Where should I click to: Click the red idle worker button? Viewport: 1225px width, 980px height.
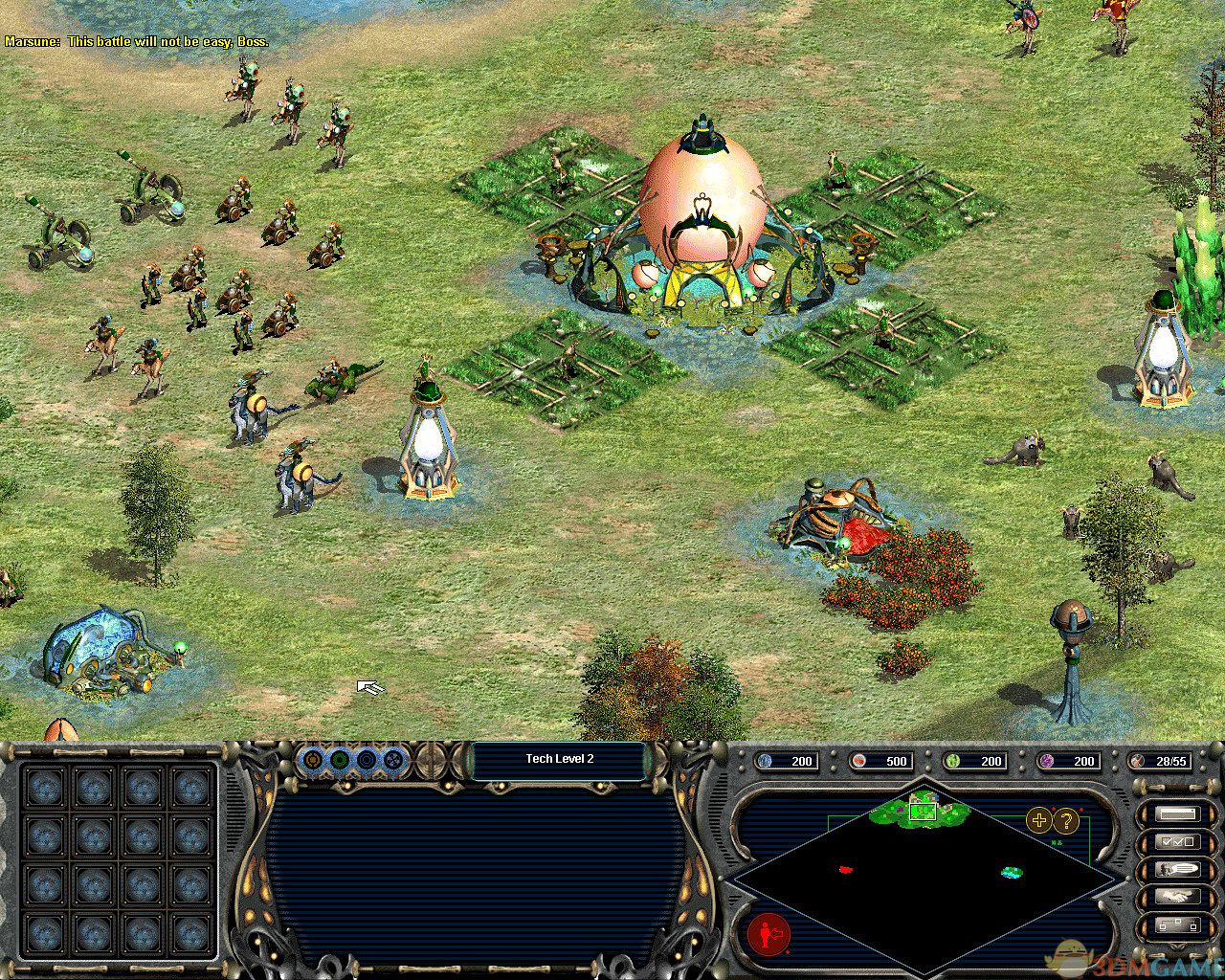pyautogui.click(x=767, y=932)
